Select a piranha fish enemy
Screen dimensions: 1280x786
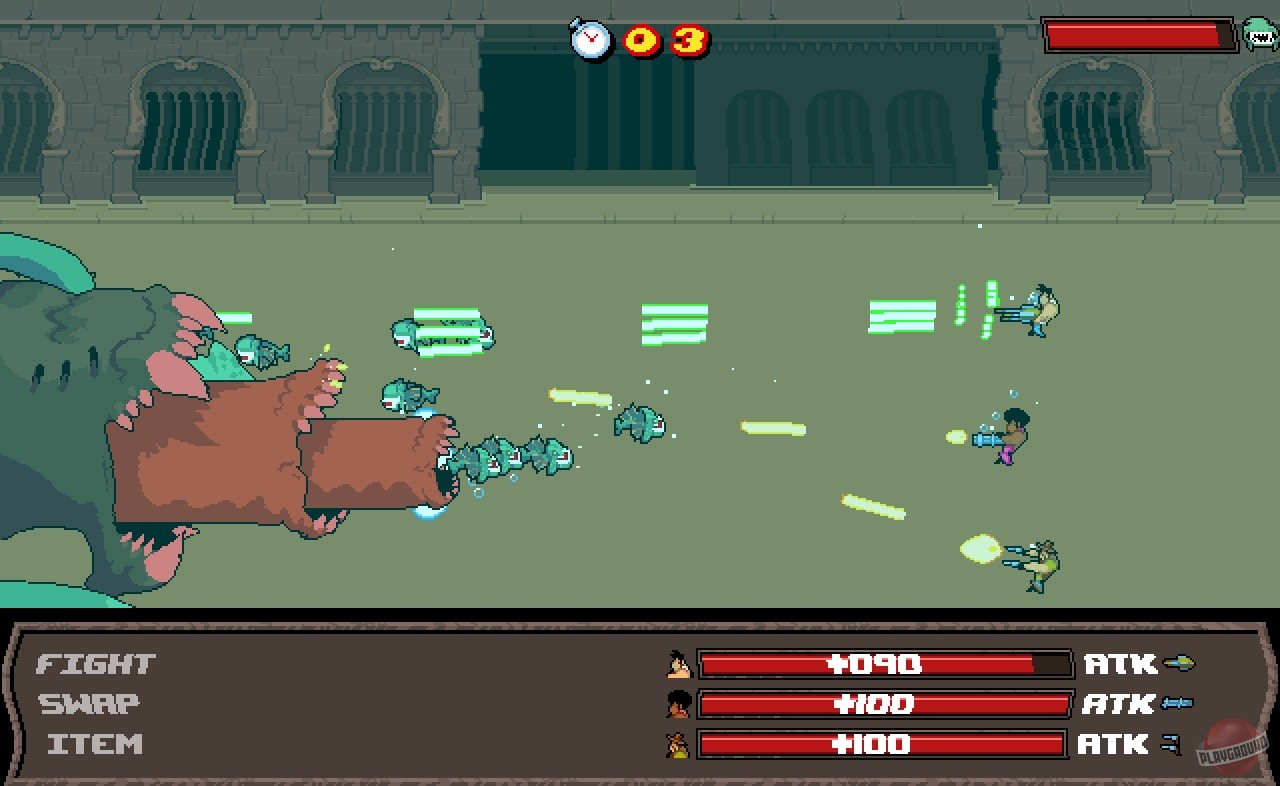tap(636, 424)
